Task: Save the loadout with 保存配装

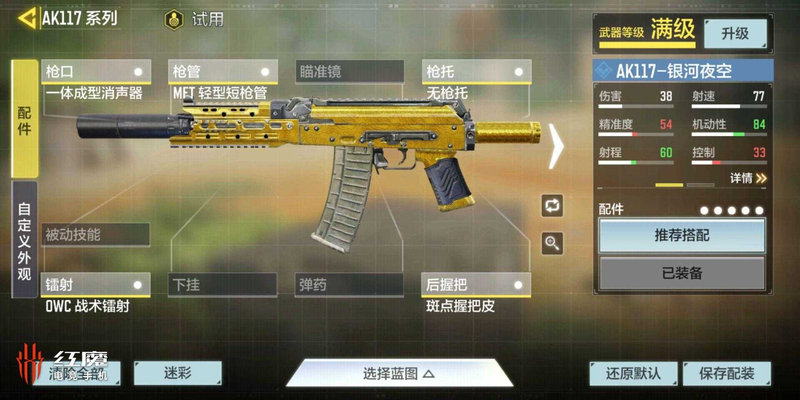Action: point(727,374)
